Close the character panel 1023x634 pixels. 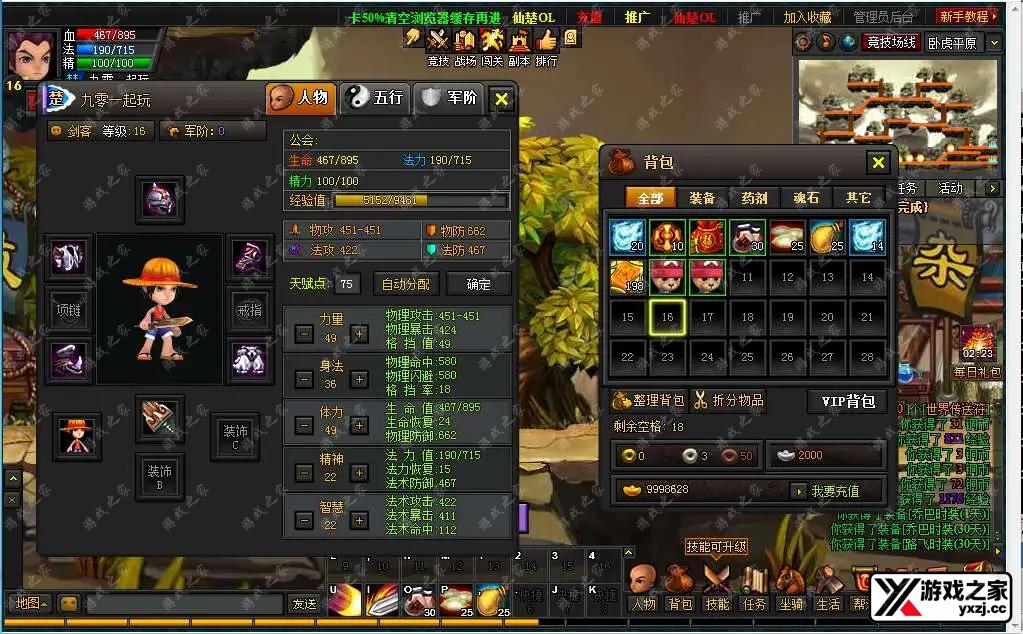502,99
